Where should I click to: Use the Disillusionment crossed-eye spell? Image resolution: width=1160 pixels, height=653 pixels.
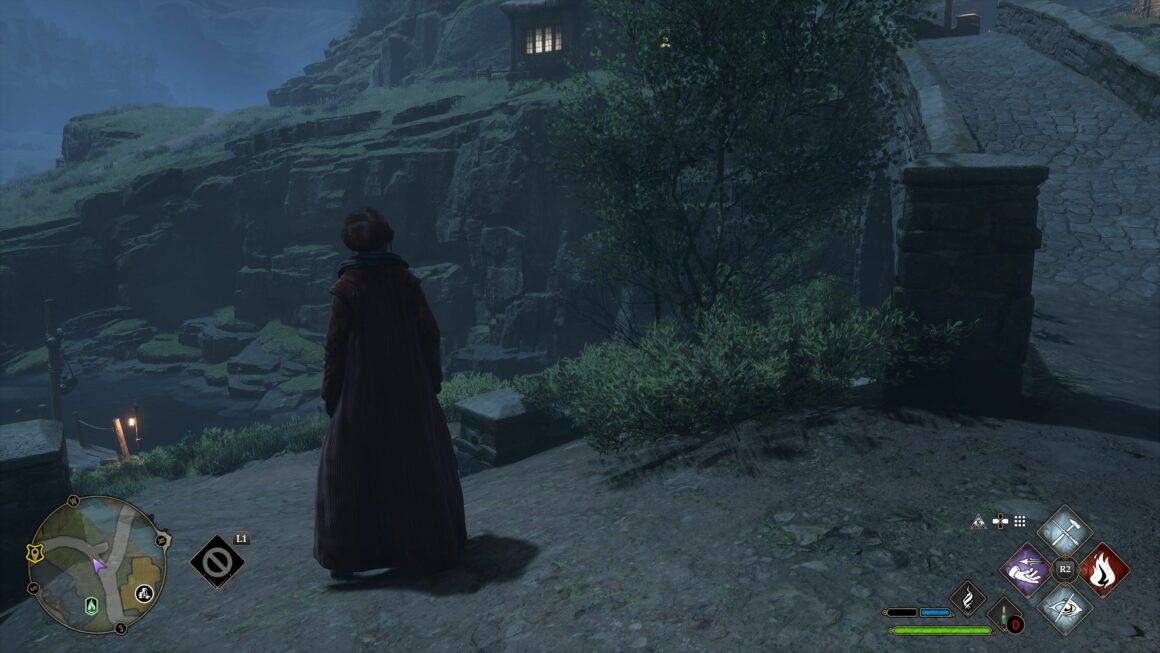pos(1064,608)
